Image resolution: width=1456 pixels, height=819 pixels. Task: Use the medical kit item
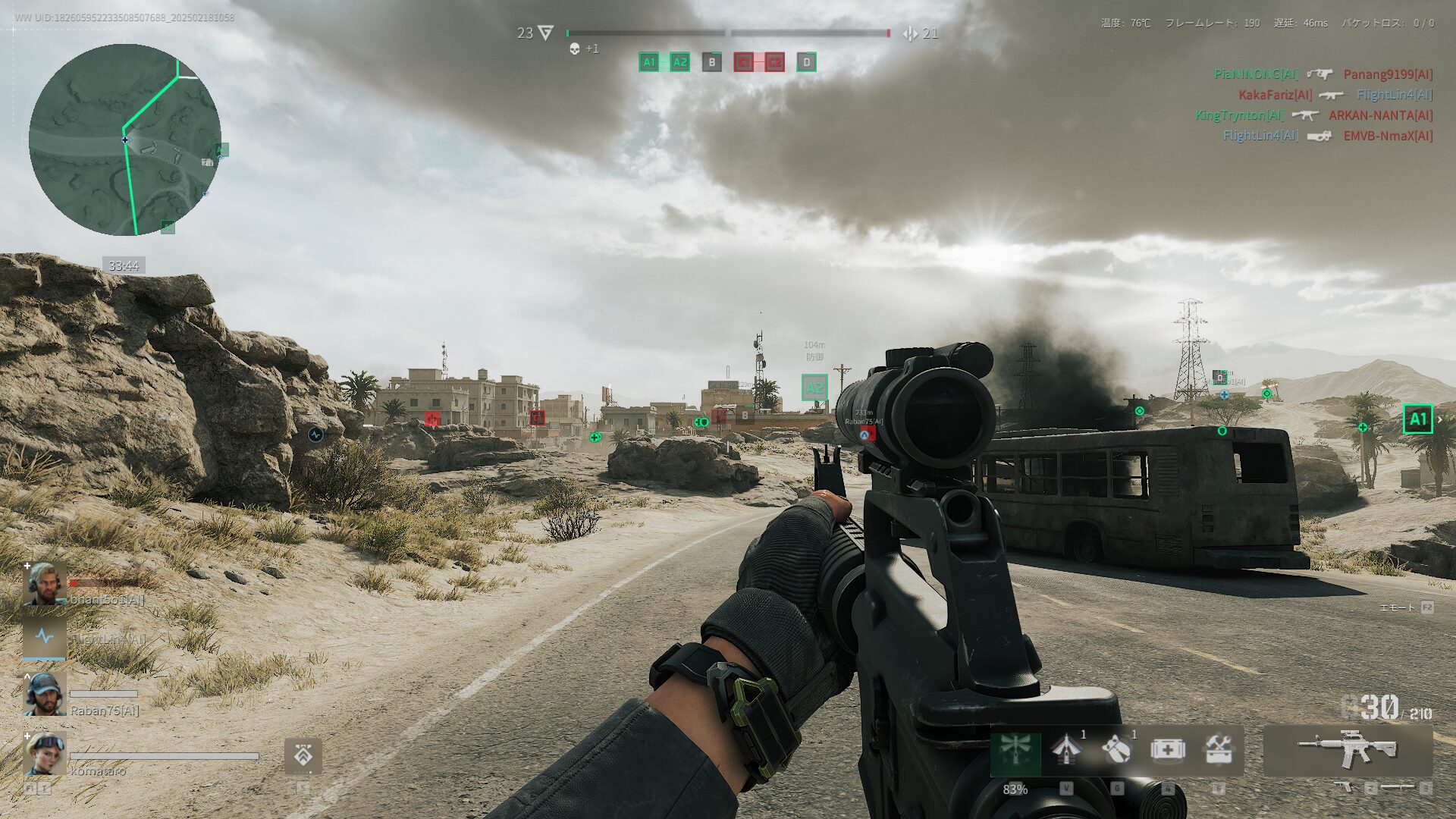point(1167,750)
